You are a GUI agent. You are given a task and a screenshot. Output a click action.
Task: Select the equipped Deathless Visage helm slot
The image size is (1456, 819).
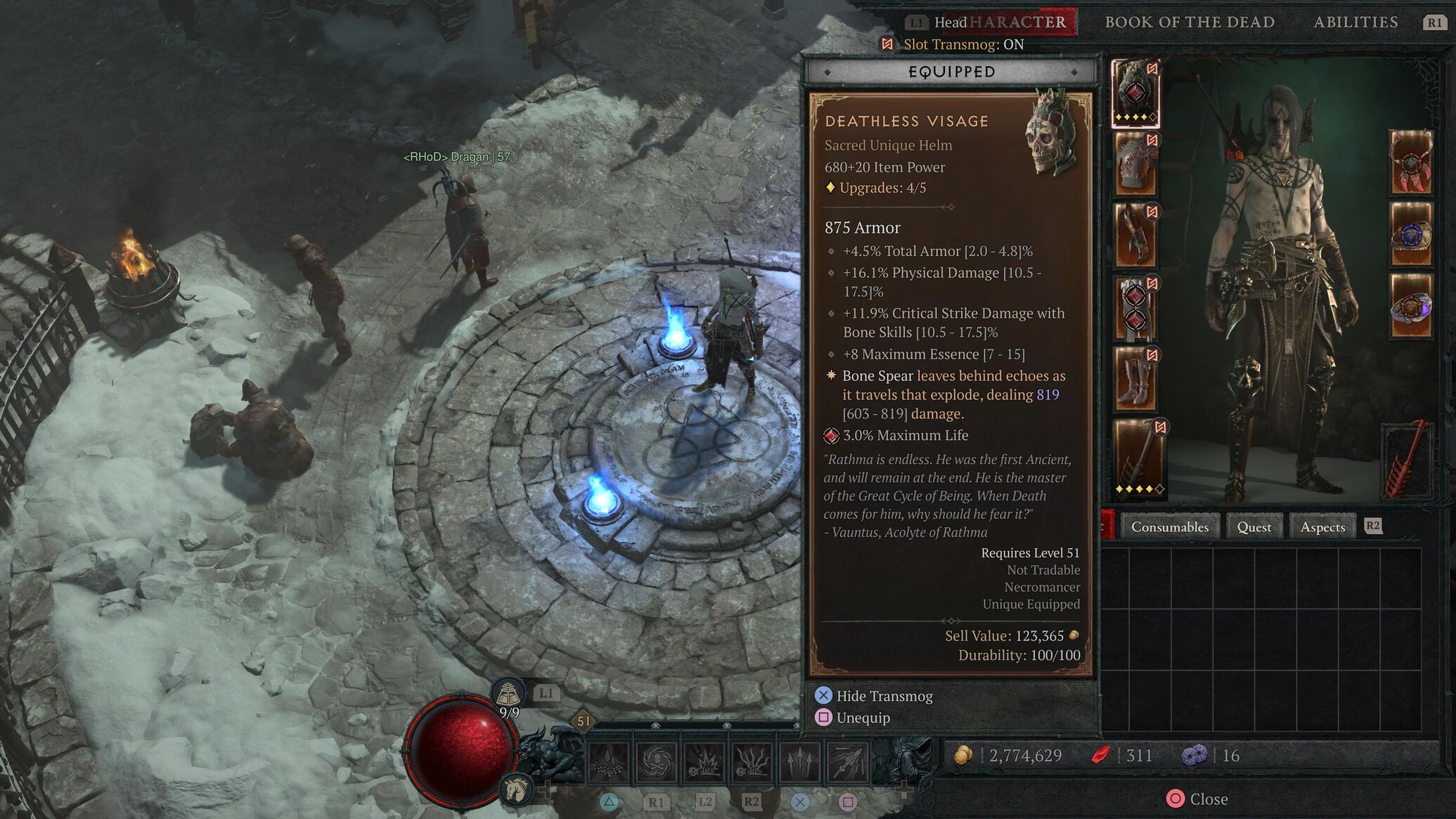click(1135, 93)
